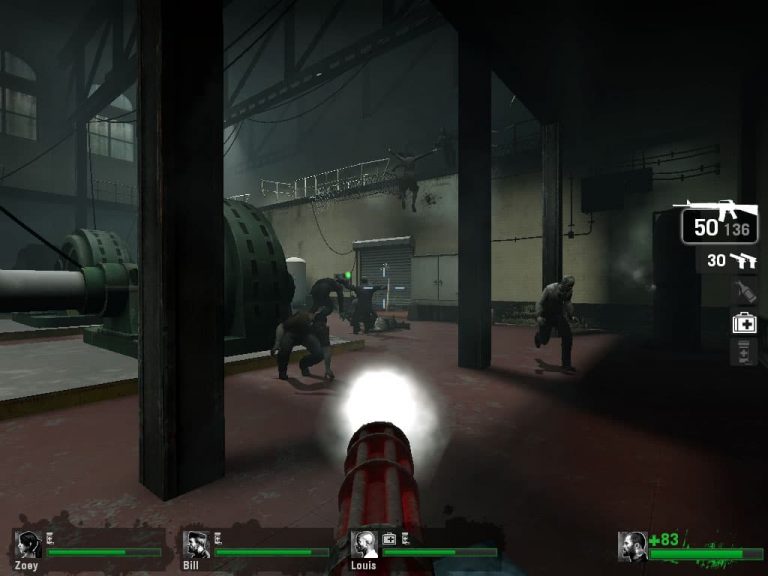Click Zoey's teammate portrait
The image size is (768, 576).
[x=28, y=545]
